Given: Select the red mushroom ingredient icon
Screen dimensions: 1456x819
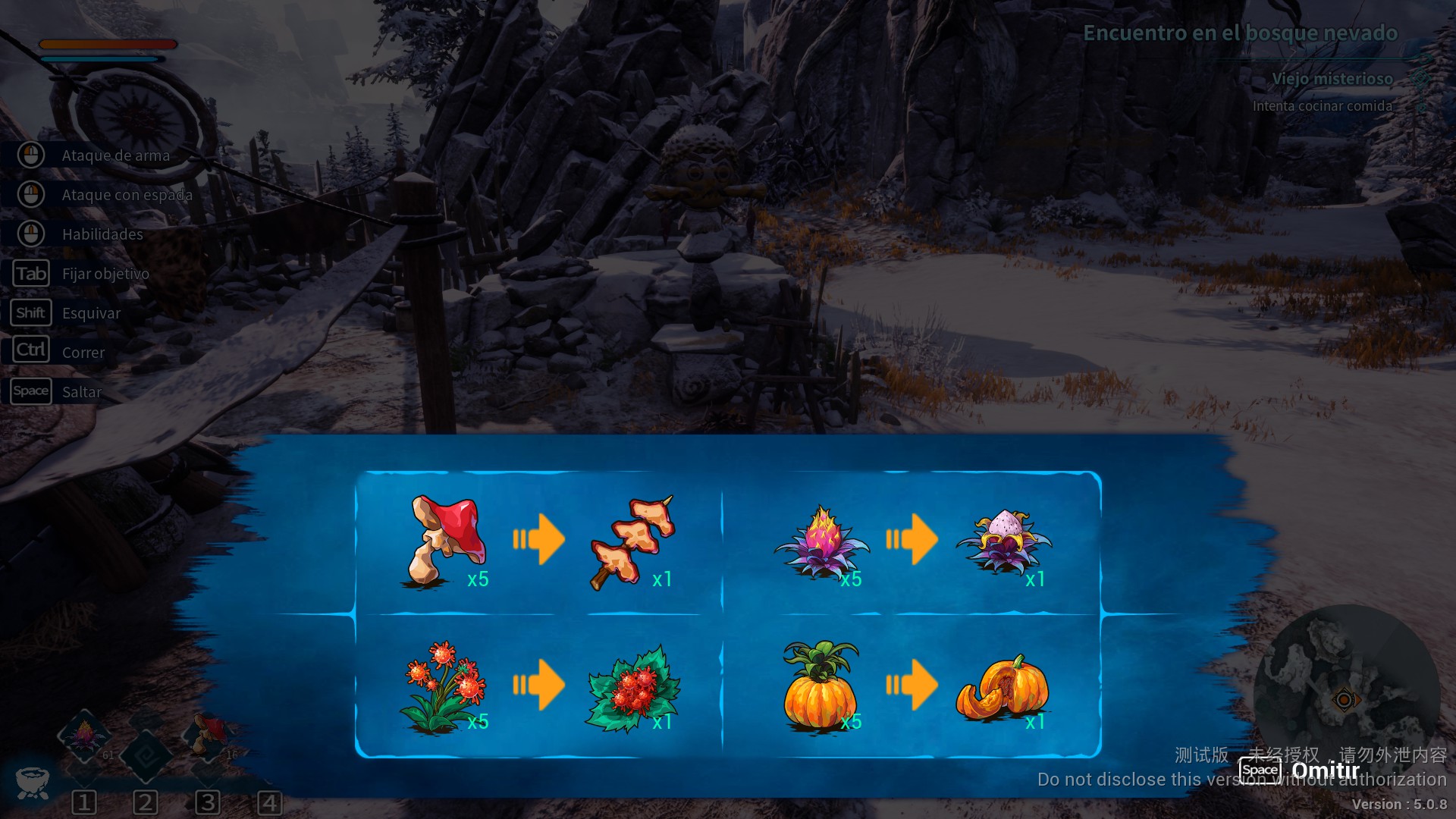Looking at the screenshot, I should coord(444,540).
